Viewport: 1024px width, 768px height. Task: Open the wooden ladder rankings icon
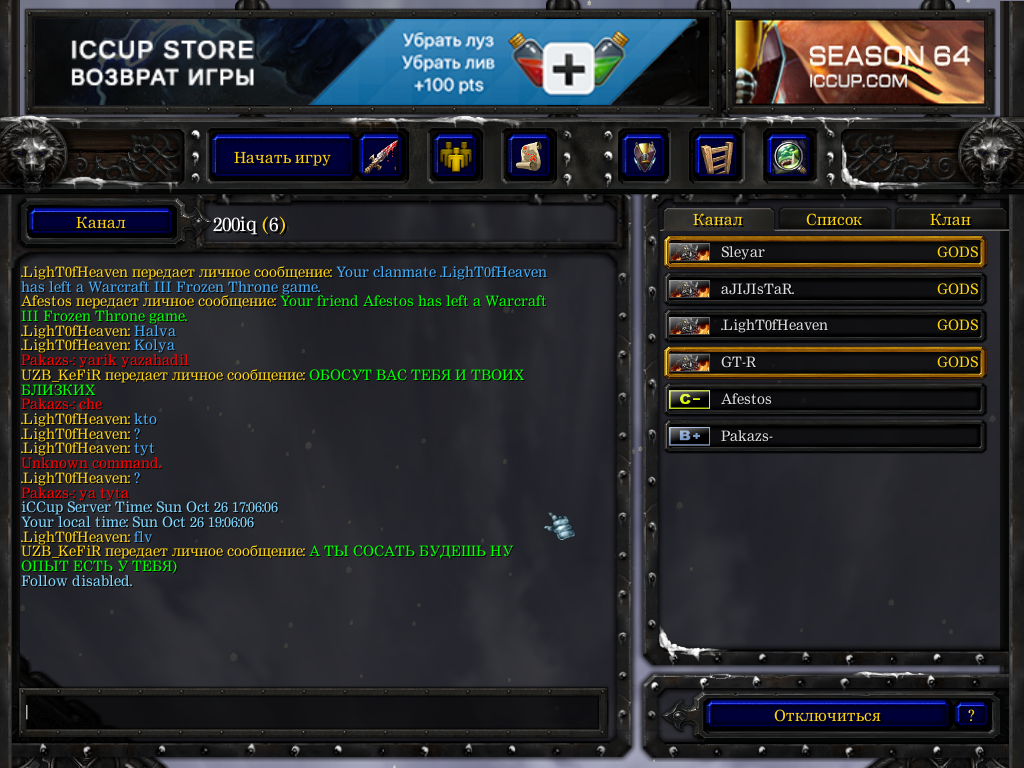click(x=715, y=157)
